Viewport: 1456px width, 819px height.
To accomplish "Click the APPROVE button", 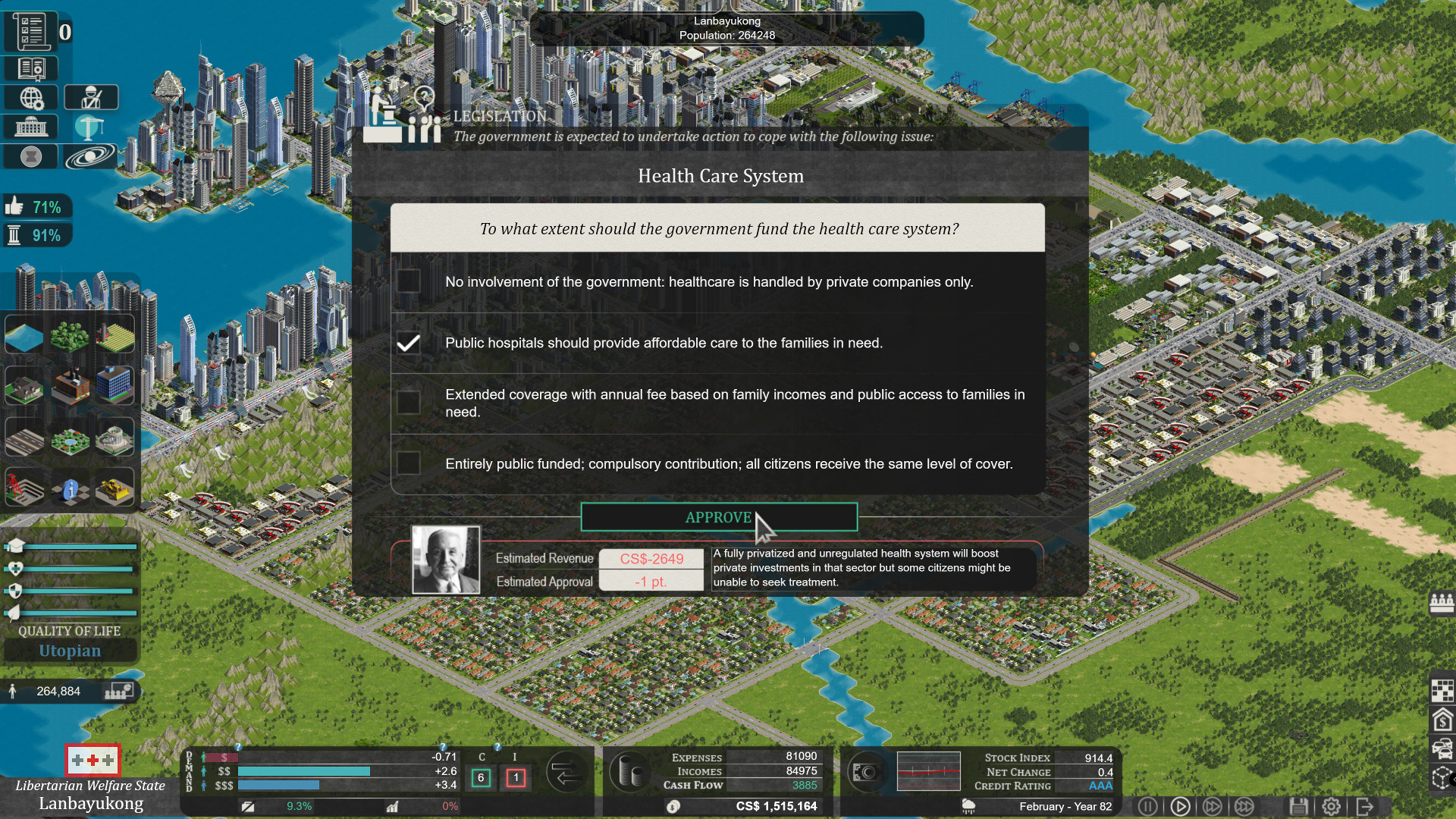I will point(719,517).
